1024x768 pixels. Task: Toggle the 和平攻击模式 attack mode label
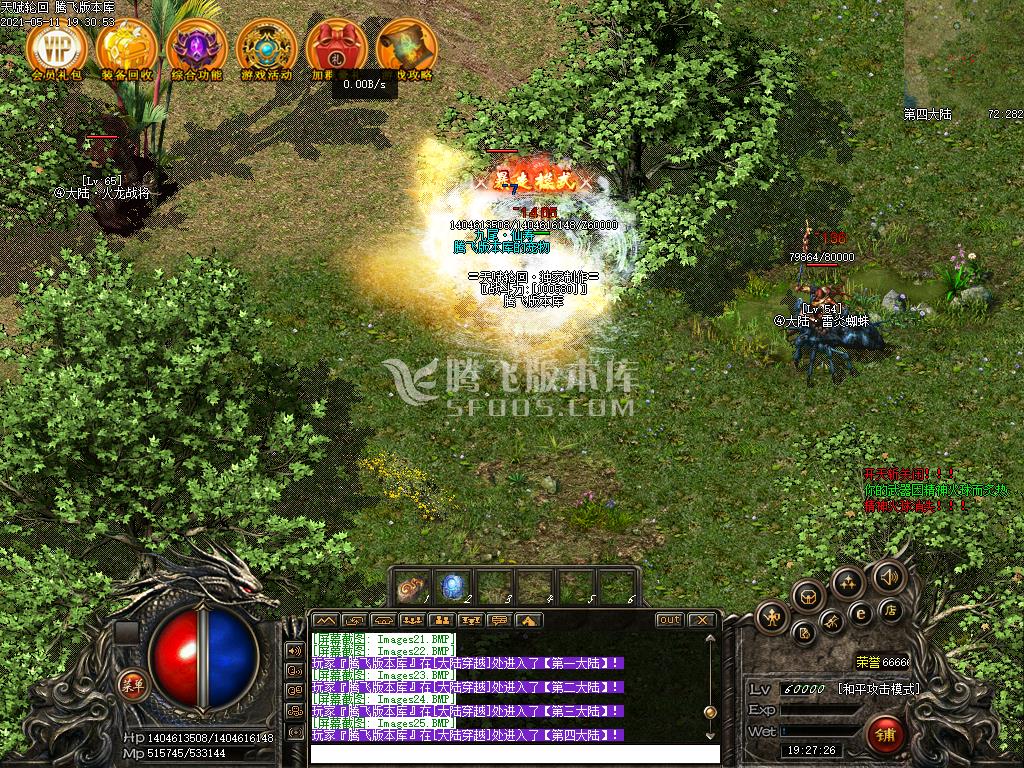pyautogui.click(x=878, y=689)
